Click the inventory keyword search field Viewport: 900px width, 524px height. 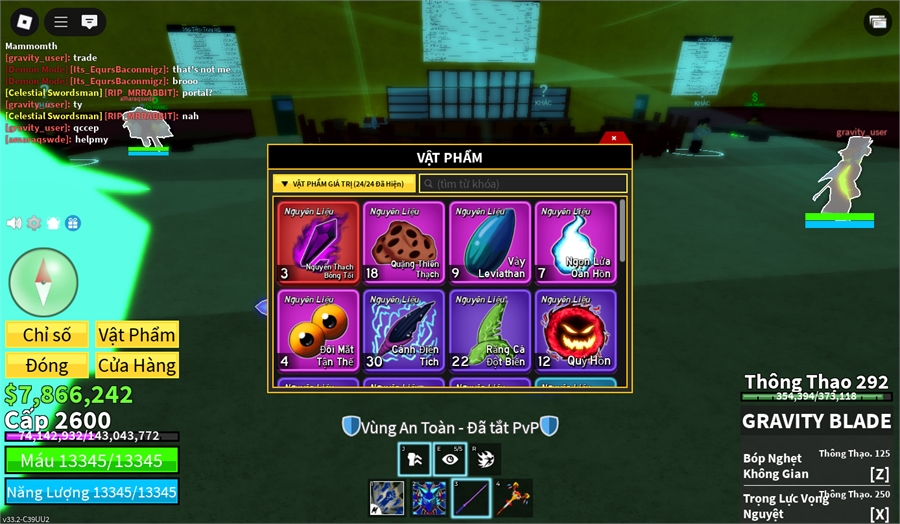click(x=523, y=184)
